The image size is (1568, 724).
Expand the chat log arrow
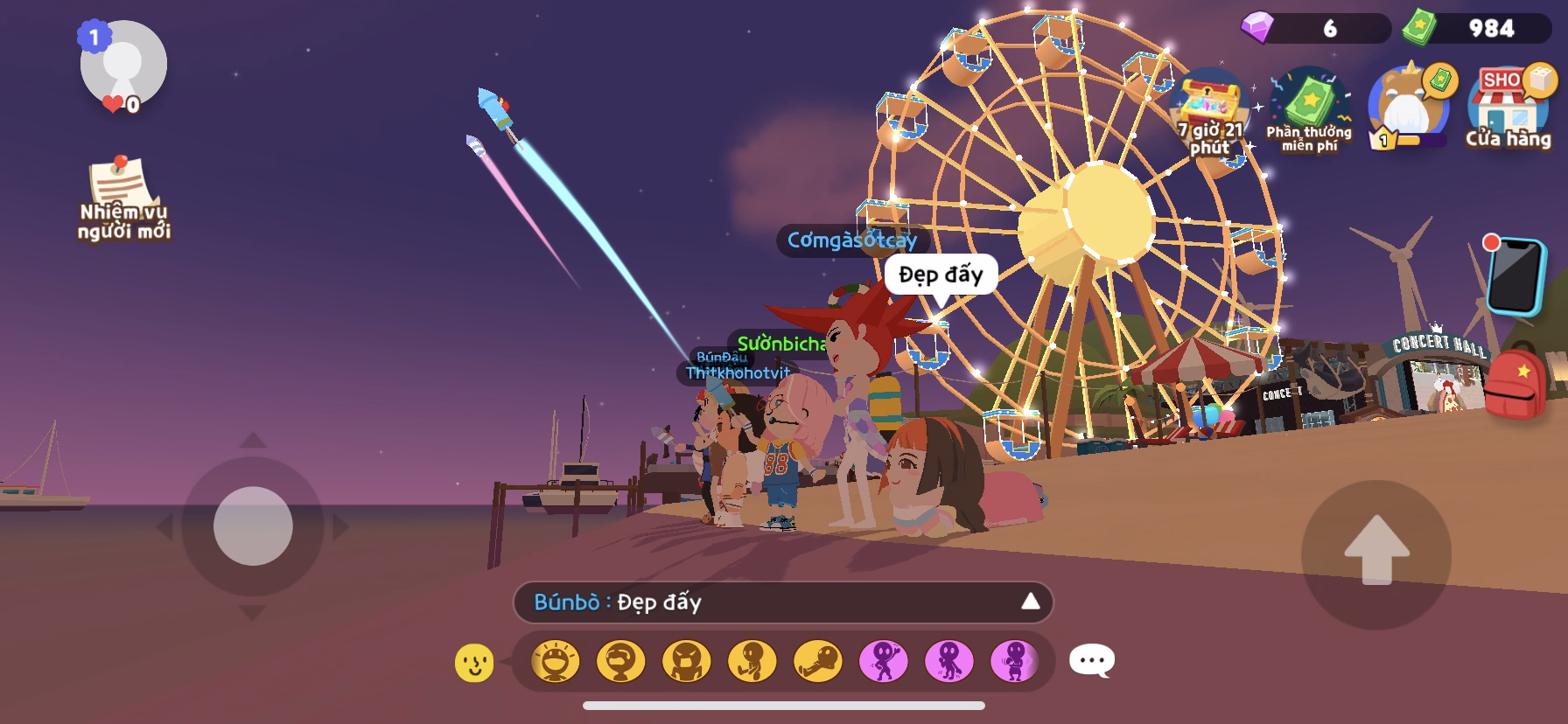pos(1031,602)
